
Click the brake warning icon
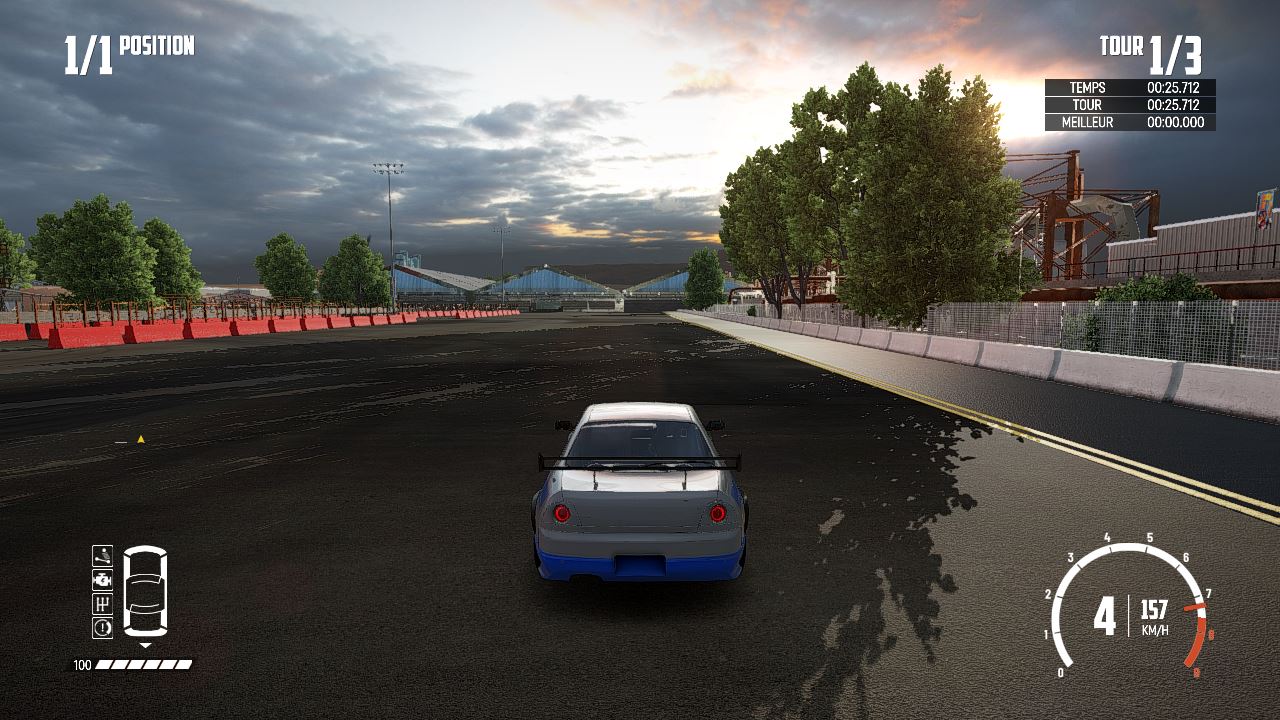tap(102, 627)
